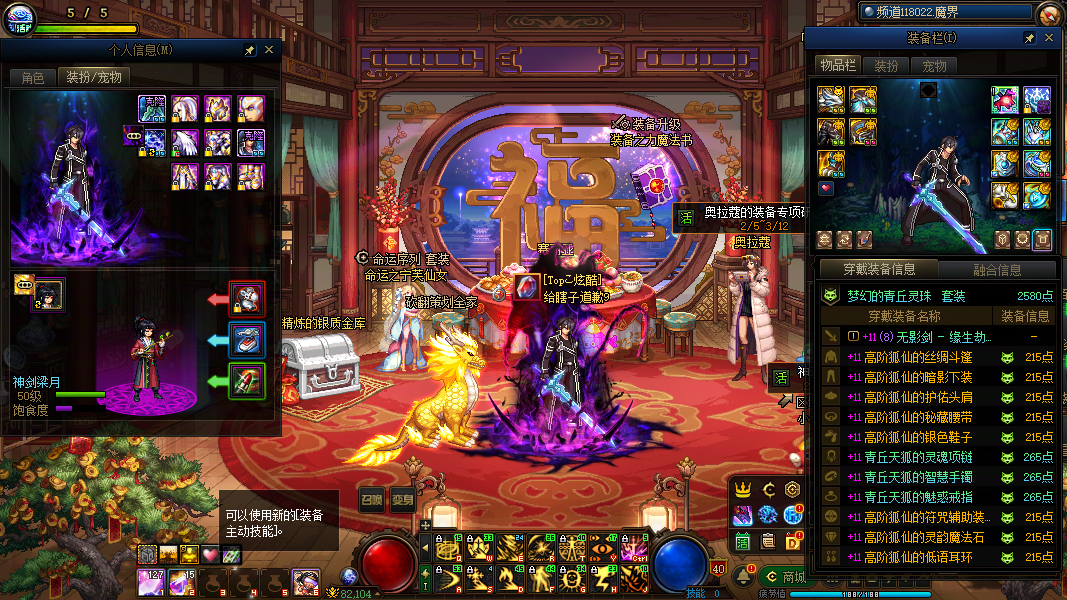Click the 召唤 pet summon button

click(x=371, y=499)
